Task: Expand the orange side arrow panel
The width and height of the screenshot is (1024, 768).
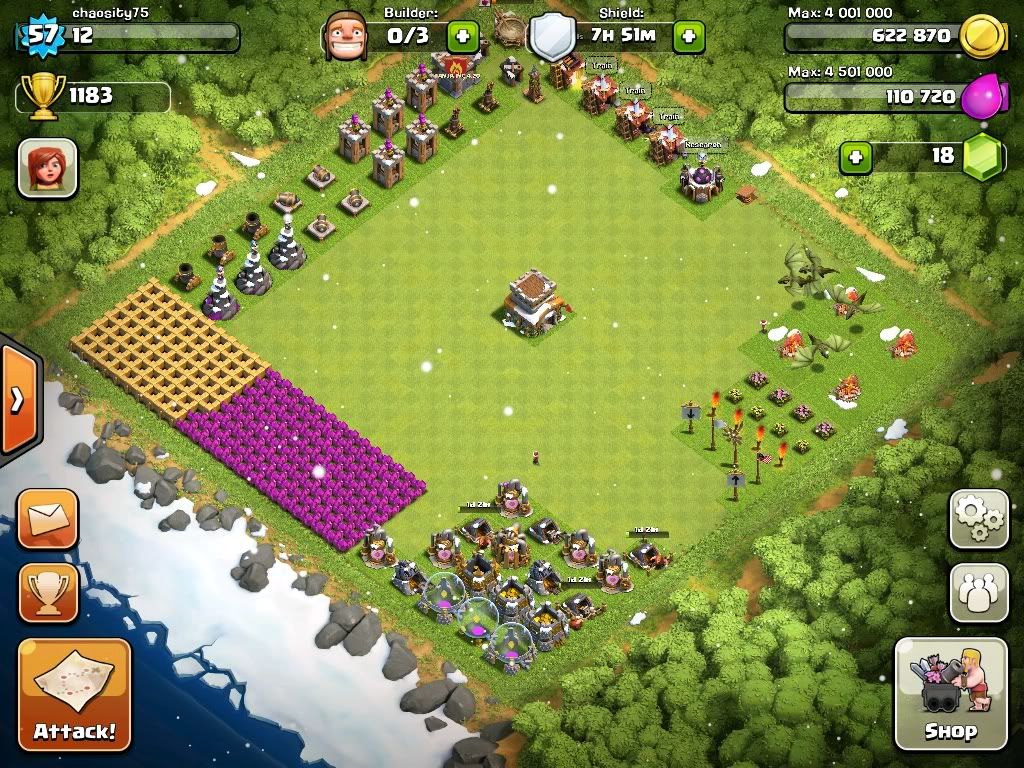Action: point(17,400)
